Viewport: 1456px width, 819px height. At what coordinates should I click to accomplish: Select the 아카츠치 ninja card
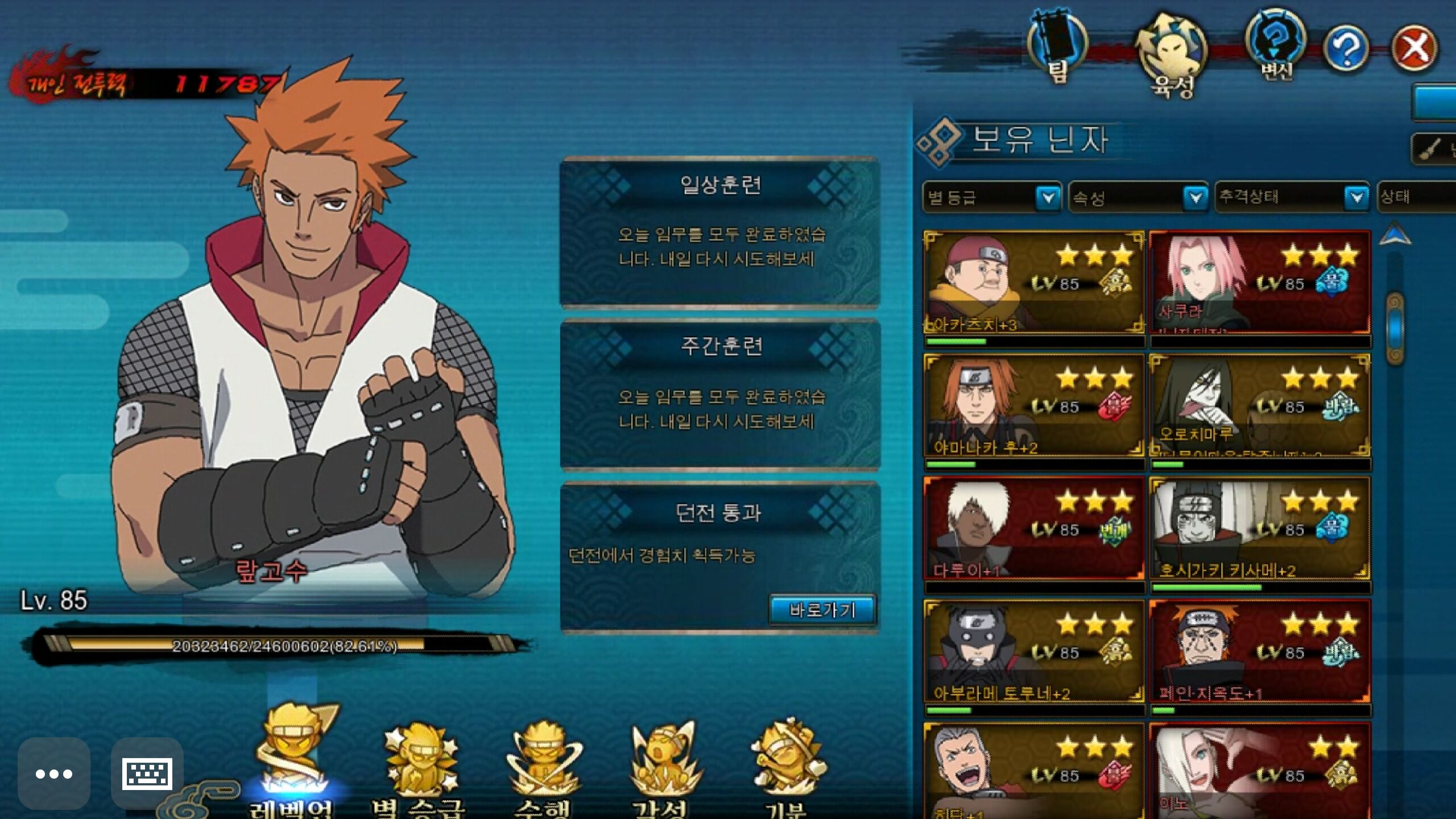[1033, 283]
